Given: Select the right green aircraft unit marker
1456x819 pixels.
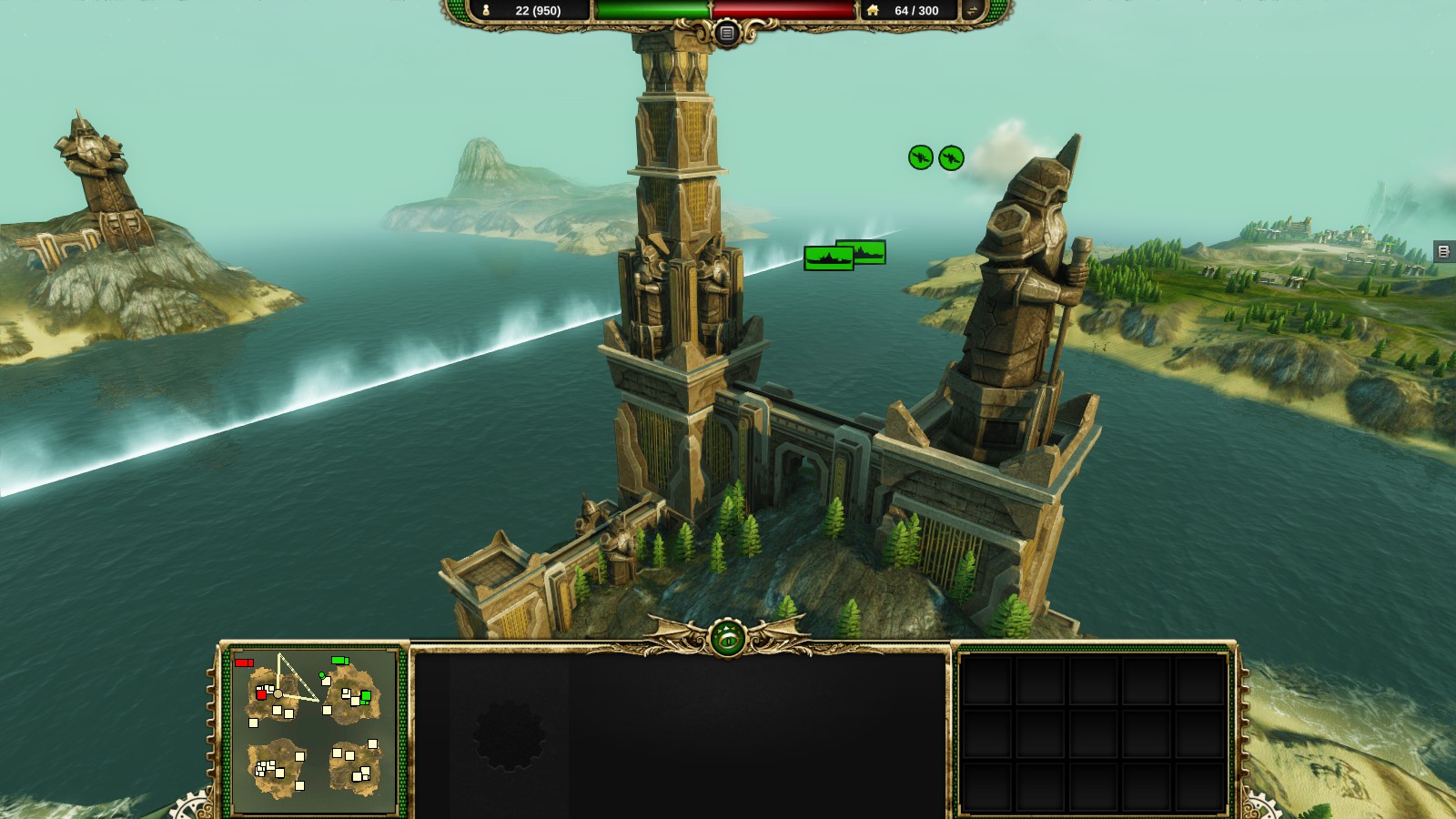Looking at the screenshot, I should click(951, 157).
